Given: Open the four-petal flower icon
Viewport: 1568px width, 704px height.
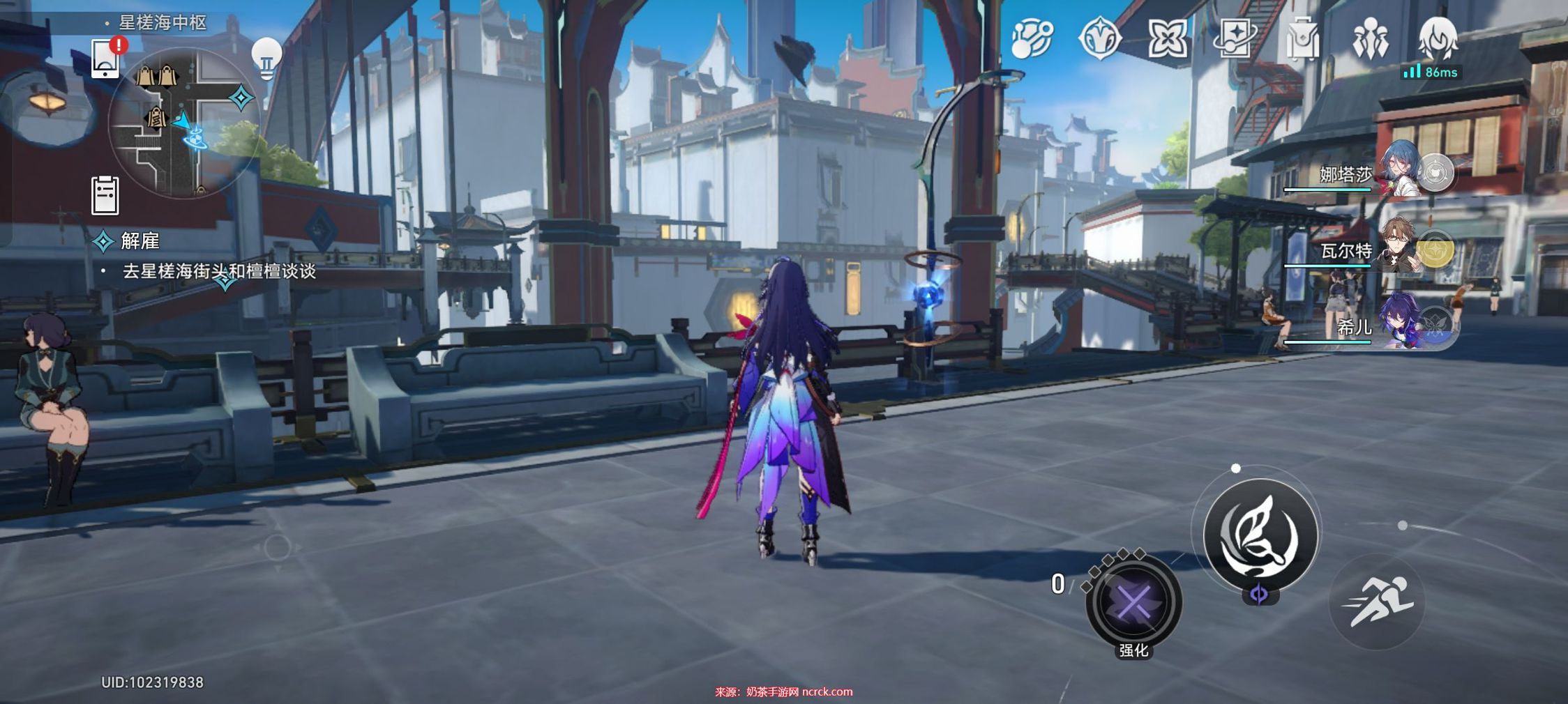Looking at the screenshot, I should tap(1167, 38).
